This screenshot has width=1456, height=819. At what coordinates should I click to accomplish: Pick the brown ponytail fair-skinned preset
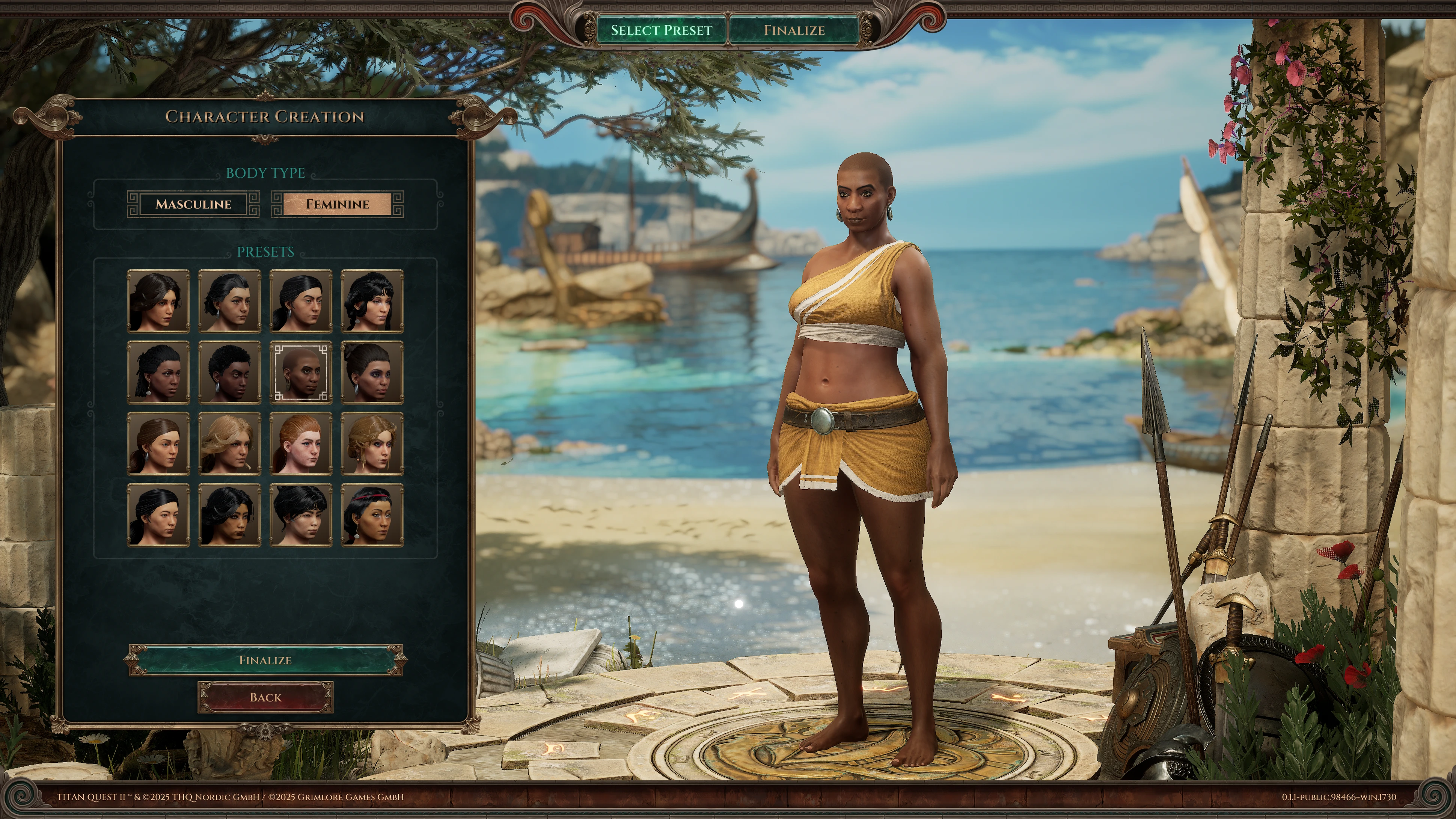tap(158, 444)
